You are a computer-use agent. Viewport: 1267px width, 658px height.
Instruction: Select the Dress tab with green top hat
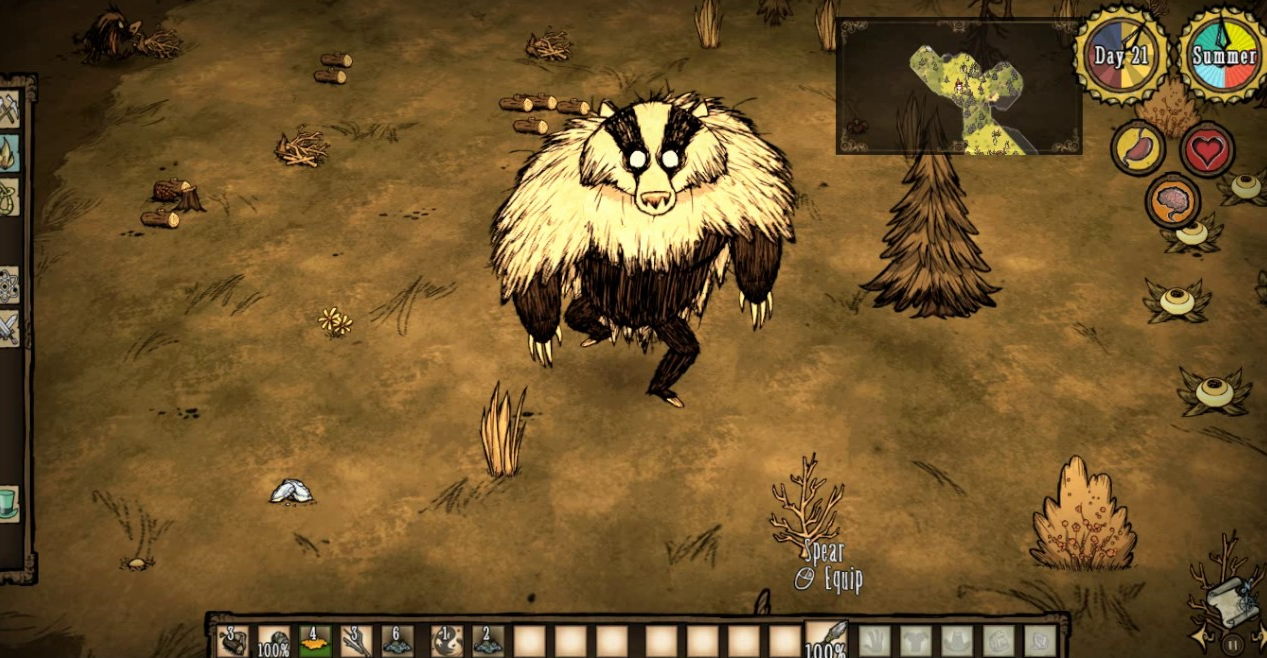pos(9,503)
